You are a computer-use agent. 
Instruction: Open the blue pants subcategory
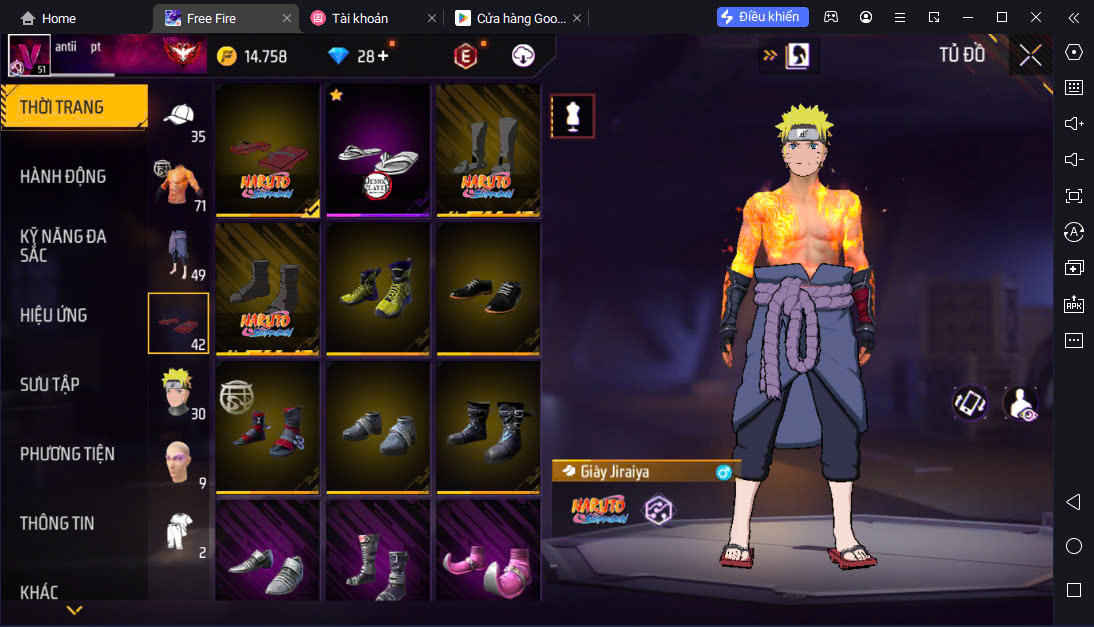[x=179, y=255]
